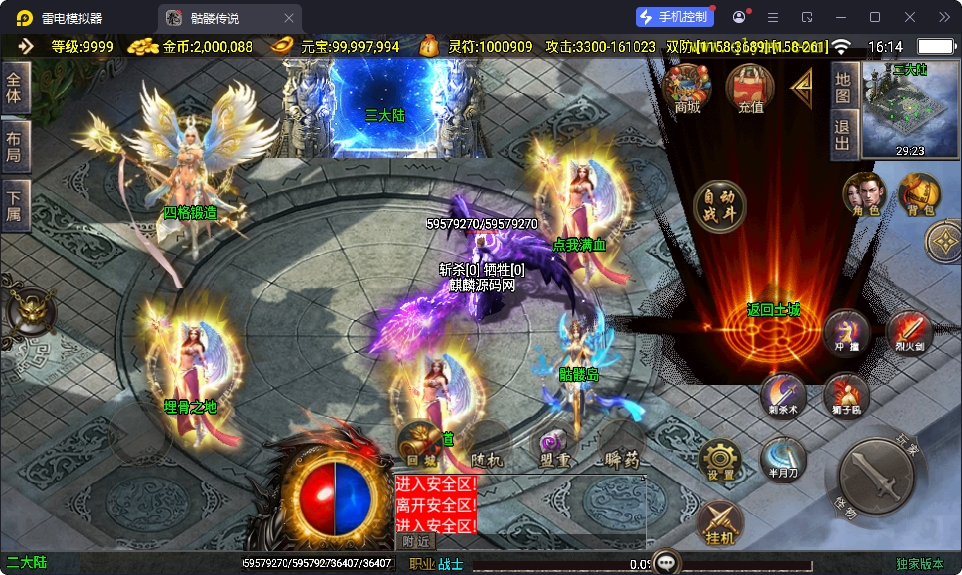
Task: Open the 商城 shop icon
Action: [x=687, y=88]
